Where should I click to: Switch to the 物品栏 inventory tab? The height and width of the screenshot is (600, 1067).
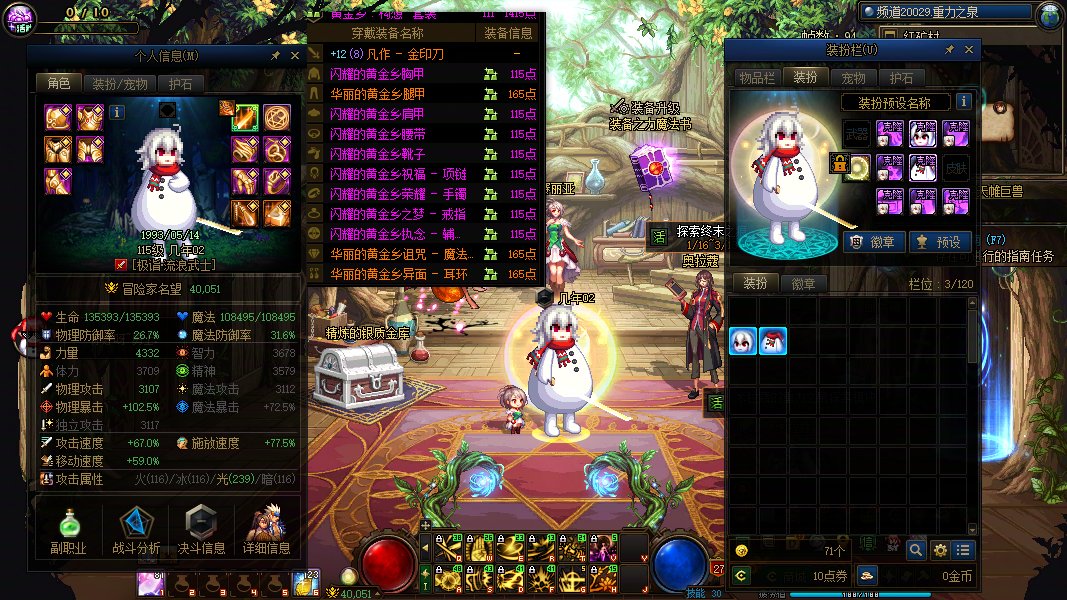coord(756,77)
